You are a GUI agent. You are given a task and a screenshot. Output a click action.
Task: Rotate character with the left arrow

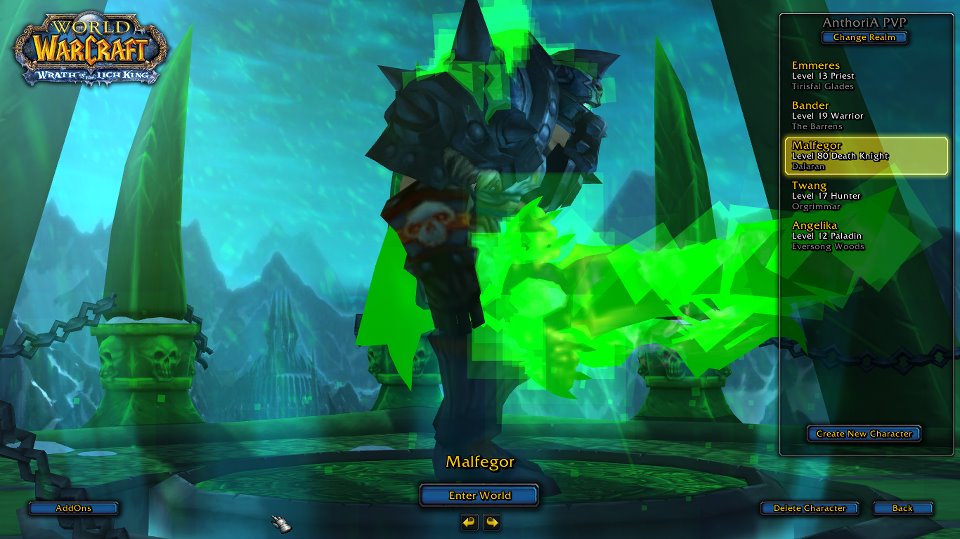point(469,522)
